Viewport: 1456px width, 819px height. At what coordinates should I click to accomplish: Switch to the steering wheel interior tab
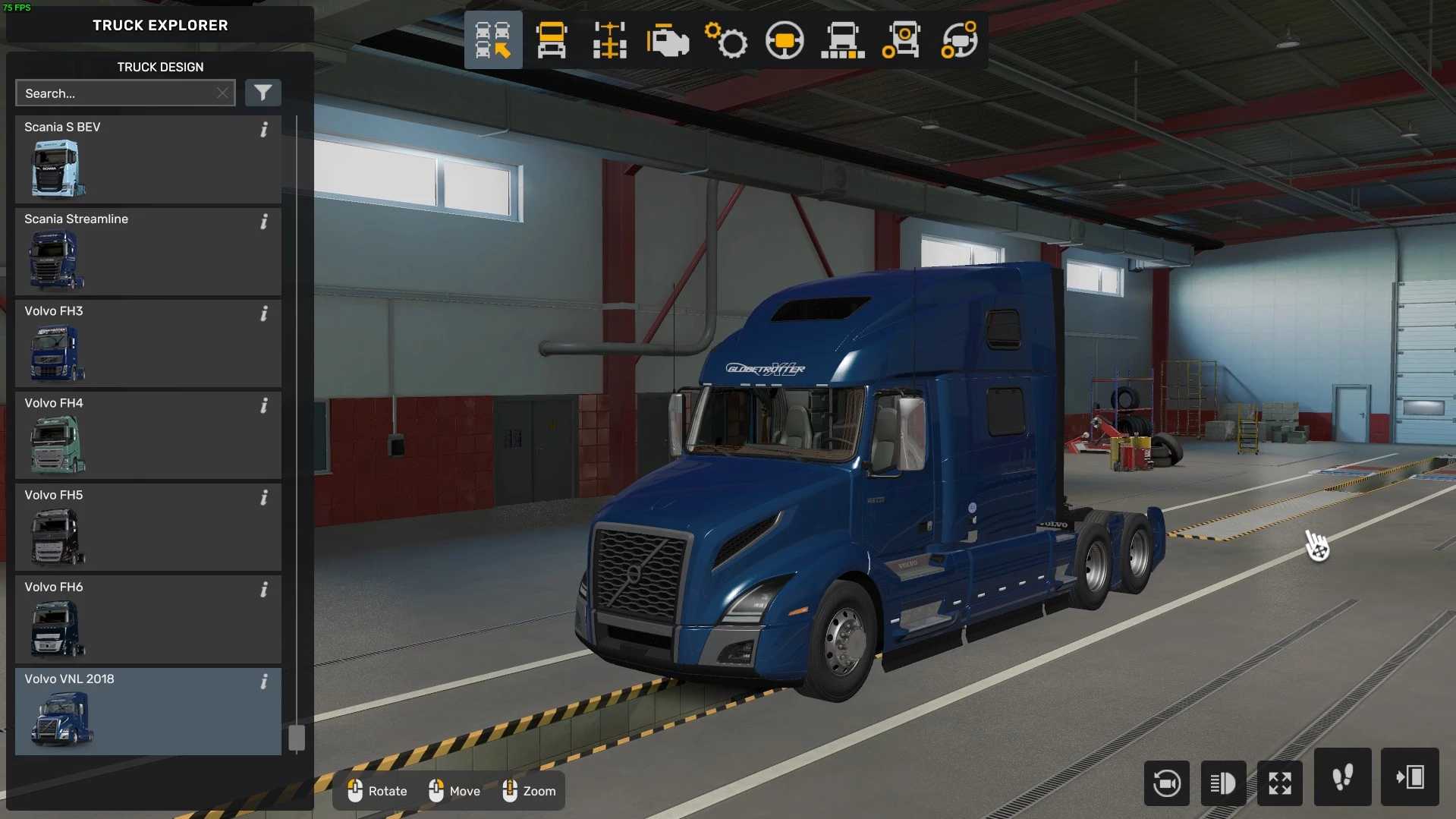click(x=785, y=40)
